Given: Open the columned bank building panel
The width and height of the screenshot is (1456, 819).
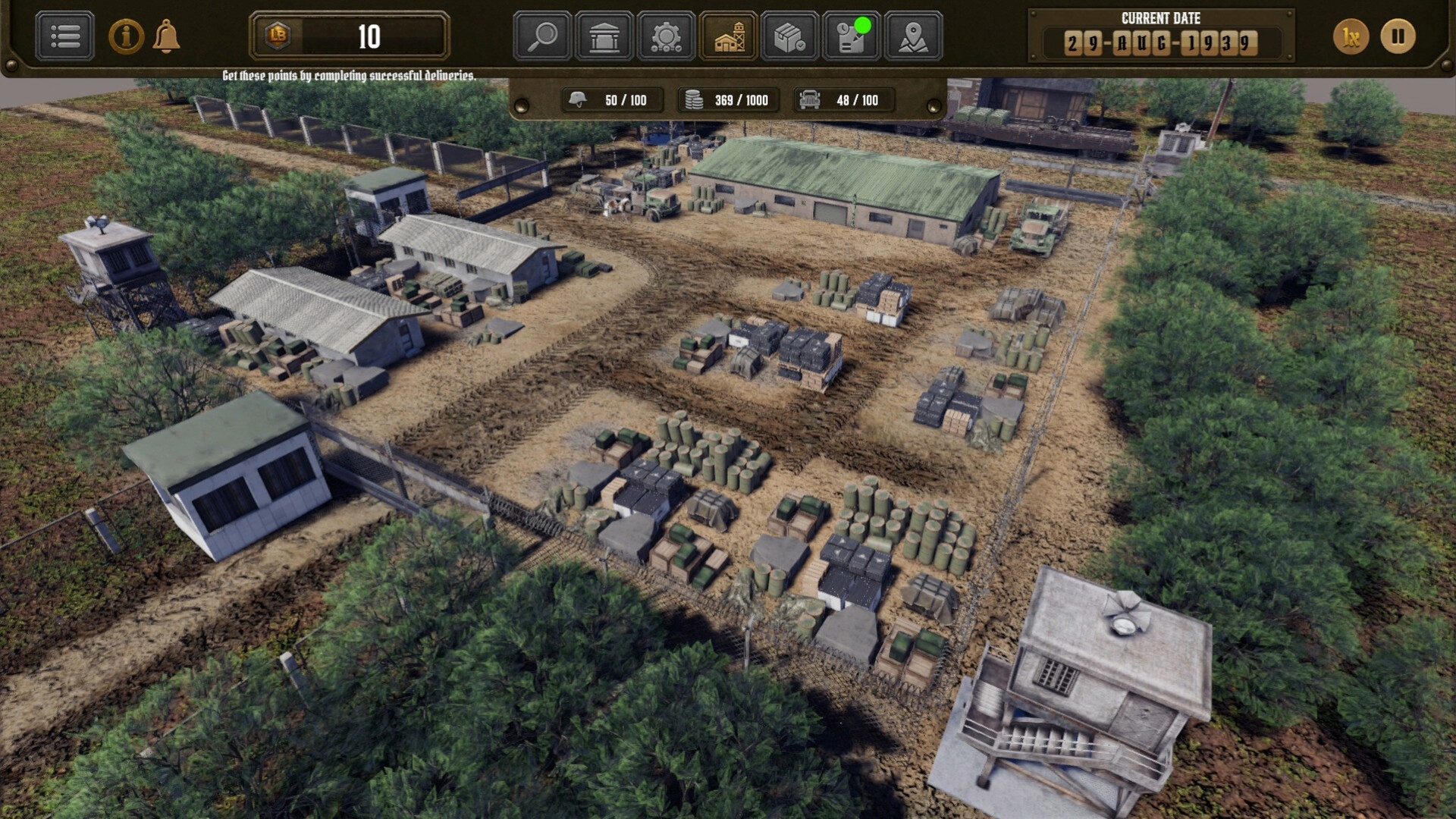Looking at the screenshot, I should point(604,36).
